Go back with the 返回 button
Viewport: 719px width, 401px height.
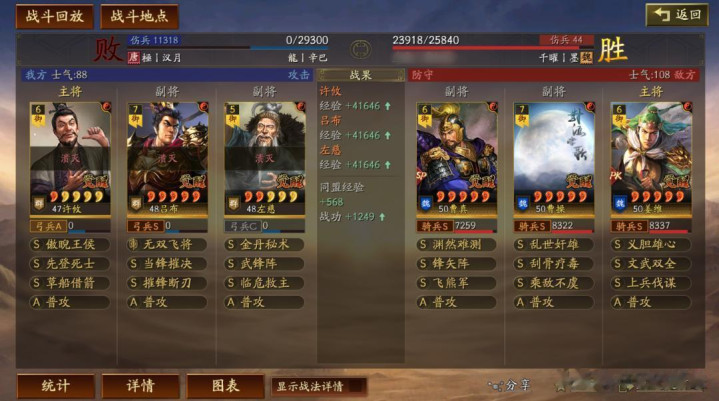pos(676,15)
